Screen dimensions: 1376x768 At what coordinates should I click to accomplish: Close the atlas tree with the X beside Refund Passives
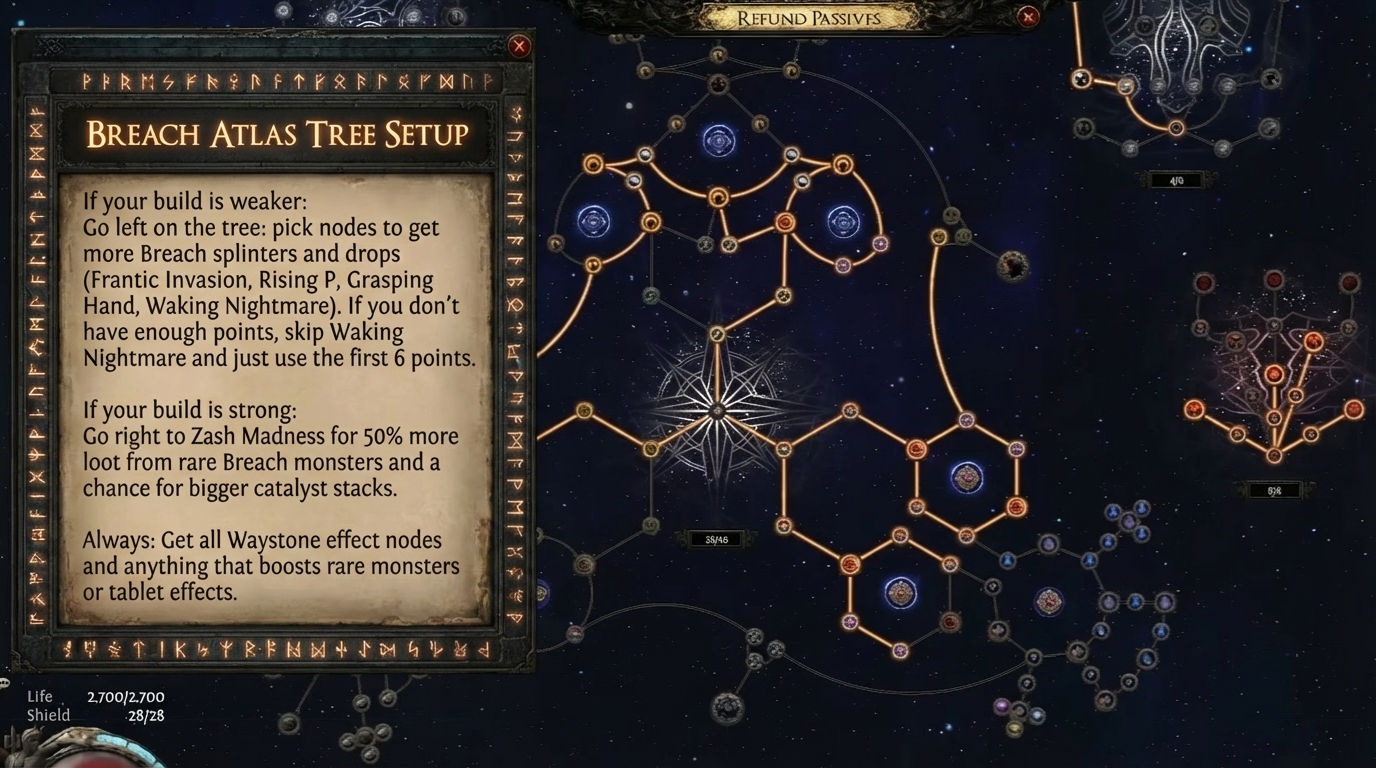(1027, 17)
